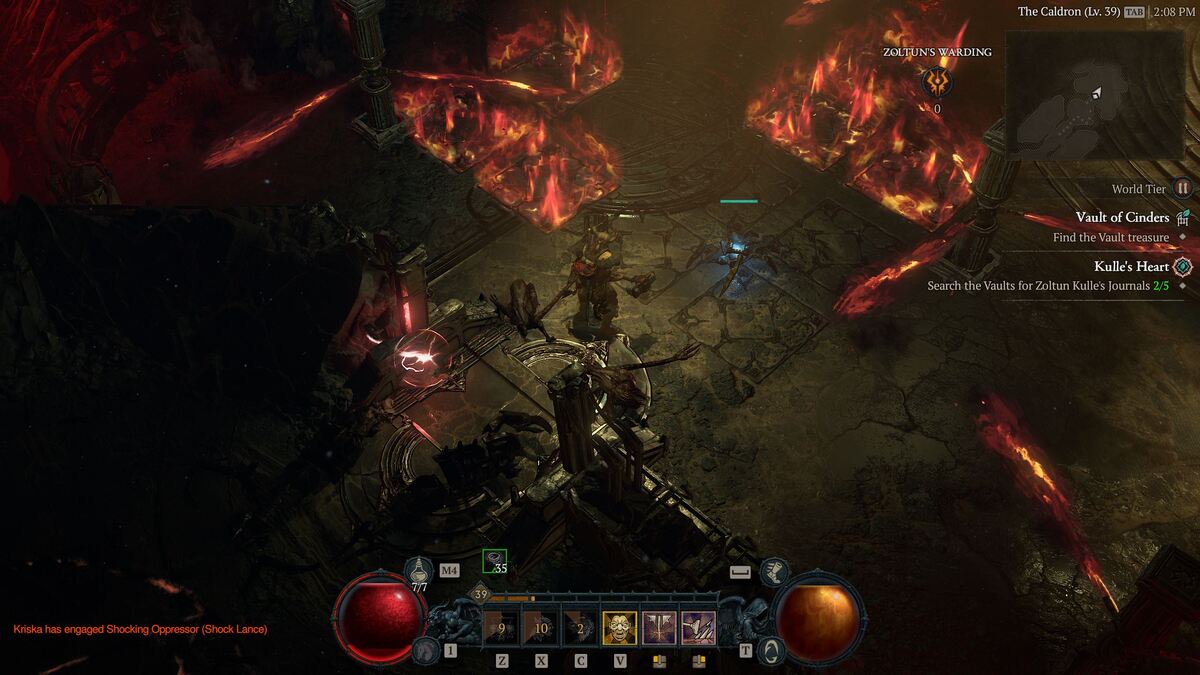Click the level 39 badge
Screen dimensions: 1200x675
click(480, 595)
